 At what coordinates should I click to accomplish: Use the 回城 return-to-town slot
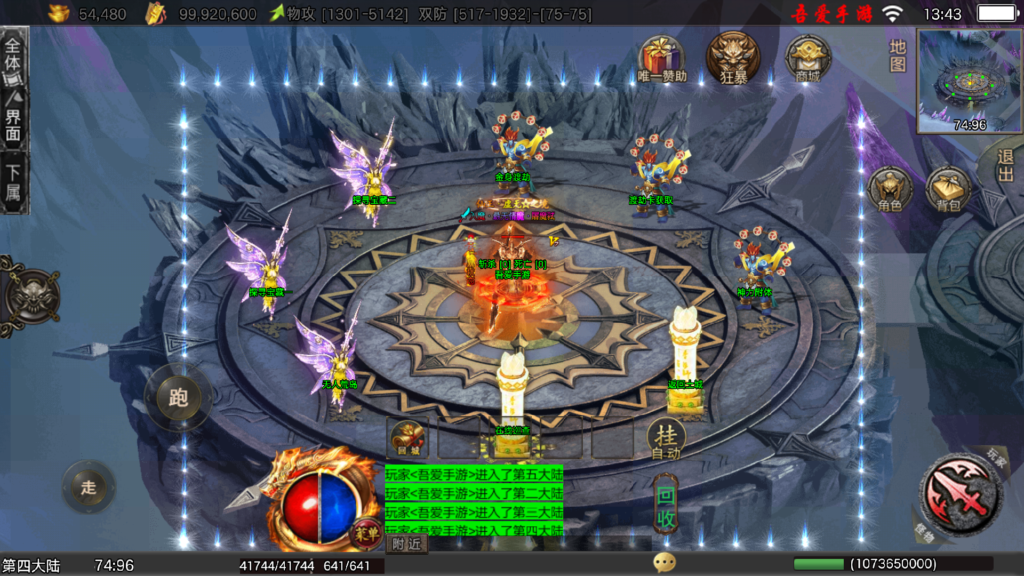click(x=408, y=437)
